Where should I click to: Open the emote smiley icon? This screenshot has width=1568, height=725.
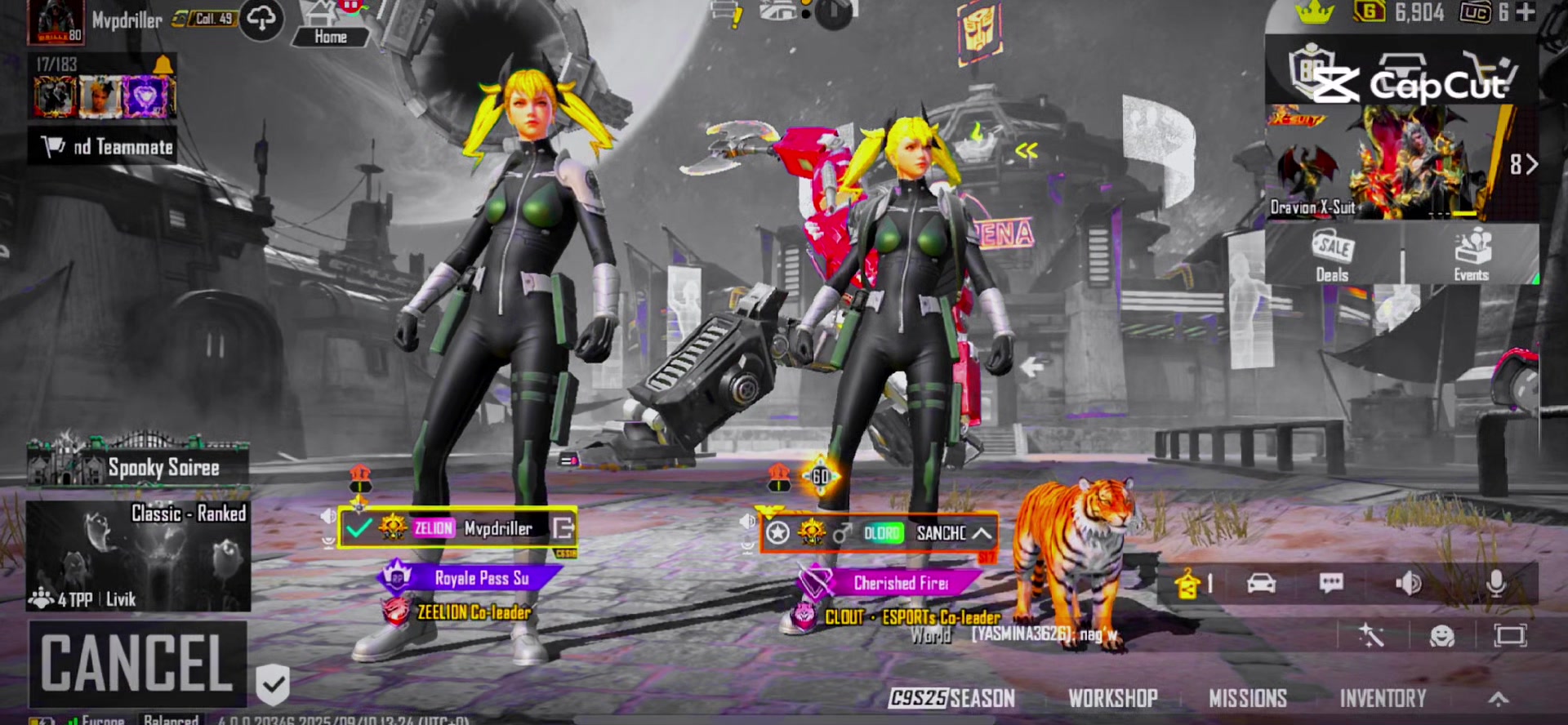coord(1441,635)
